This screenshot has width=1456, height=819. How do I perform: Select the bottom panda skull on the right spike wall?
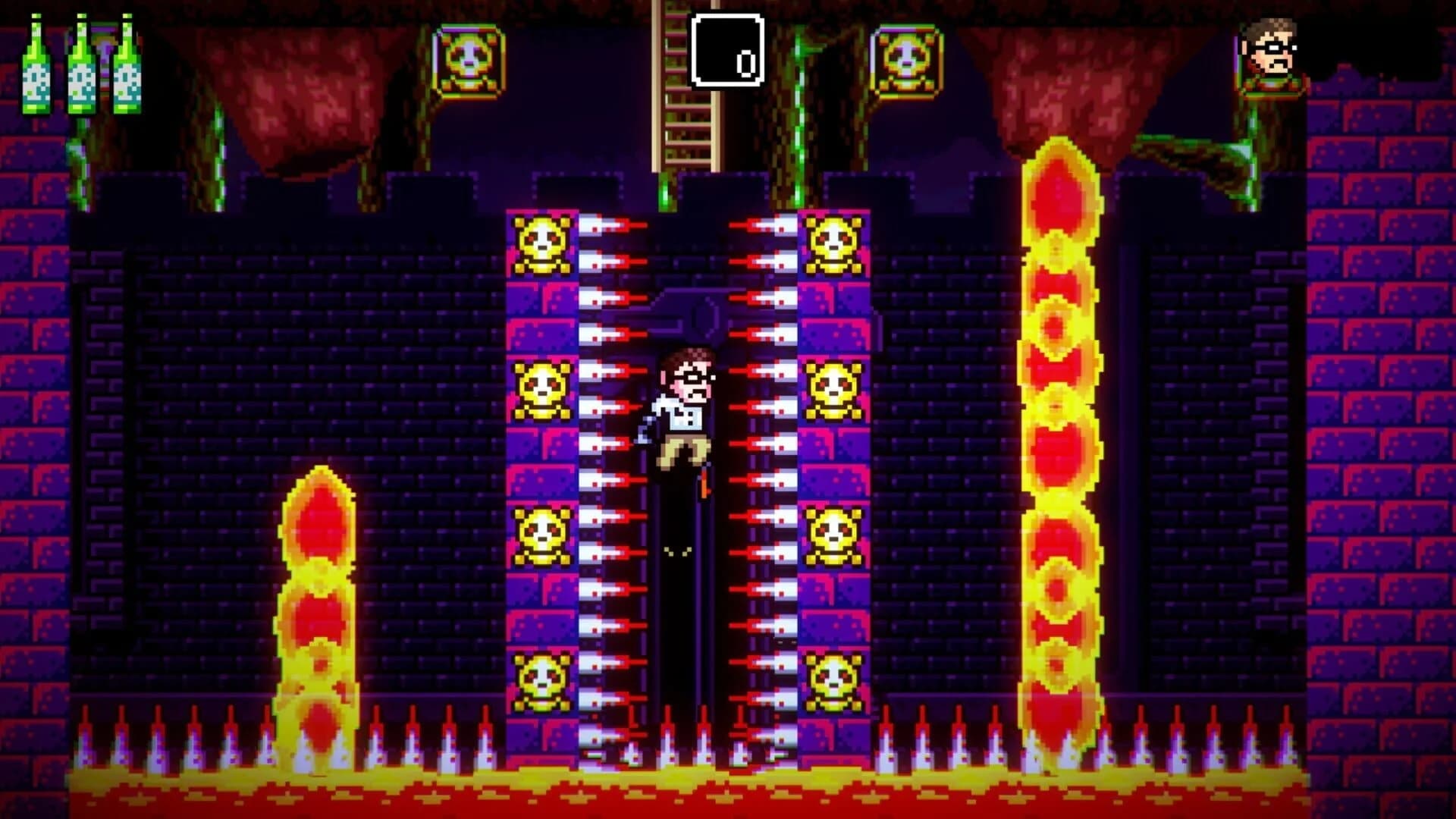tap(836, 682)
